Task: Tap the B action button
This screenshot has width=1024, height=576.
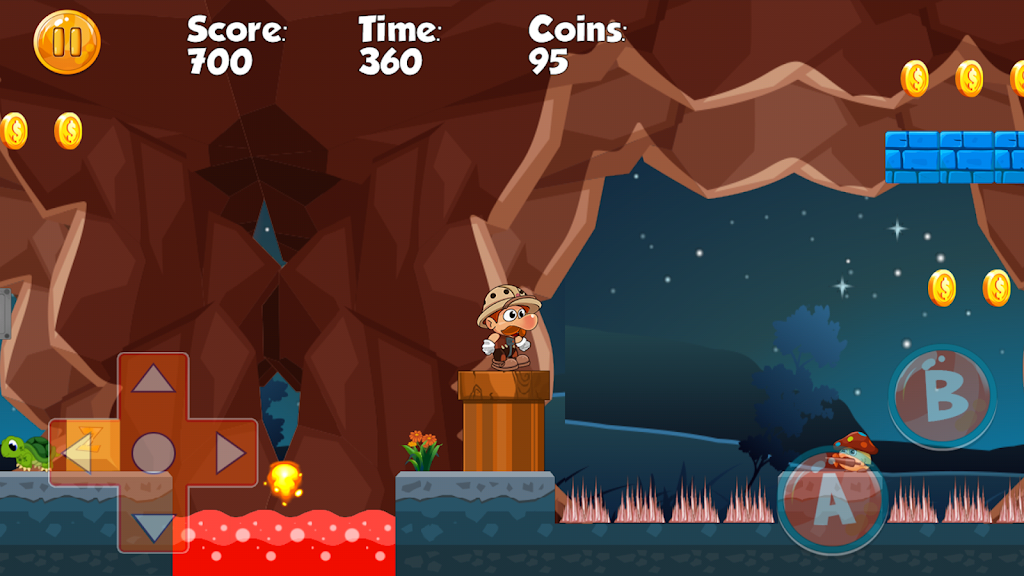Action: point(942,396)
